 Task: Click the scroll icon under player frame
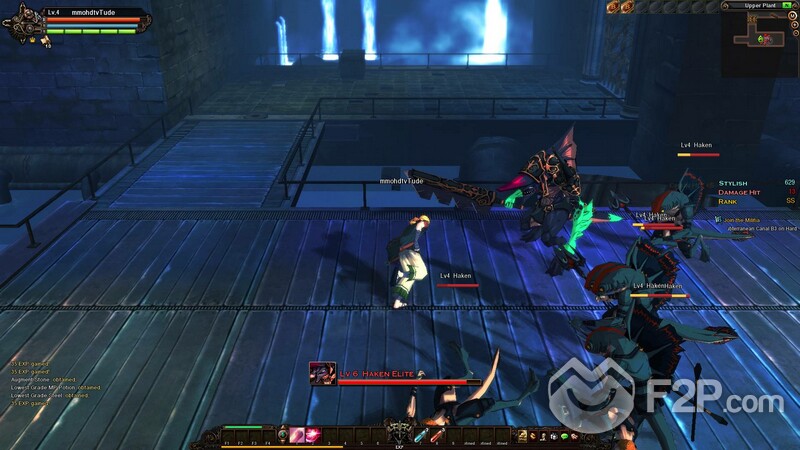point(45,40)
